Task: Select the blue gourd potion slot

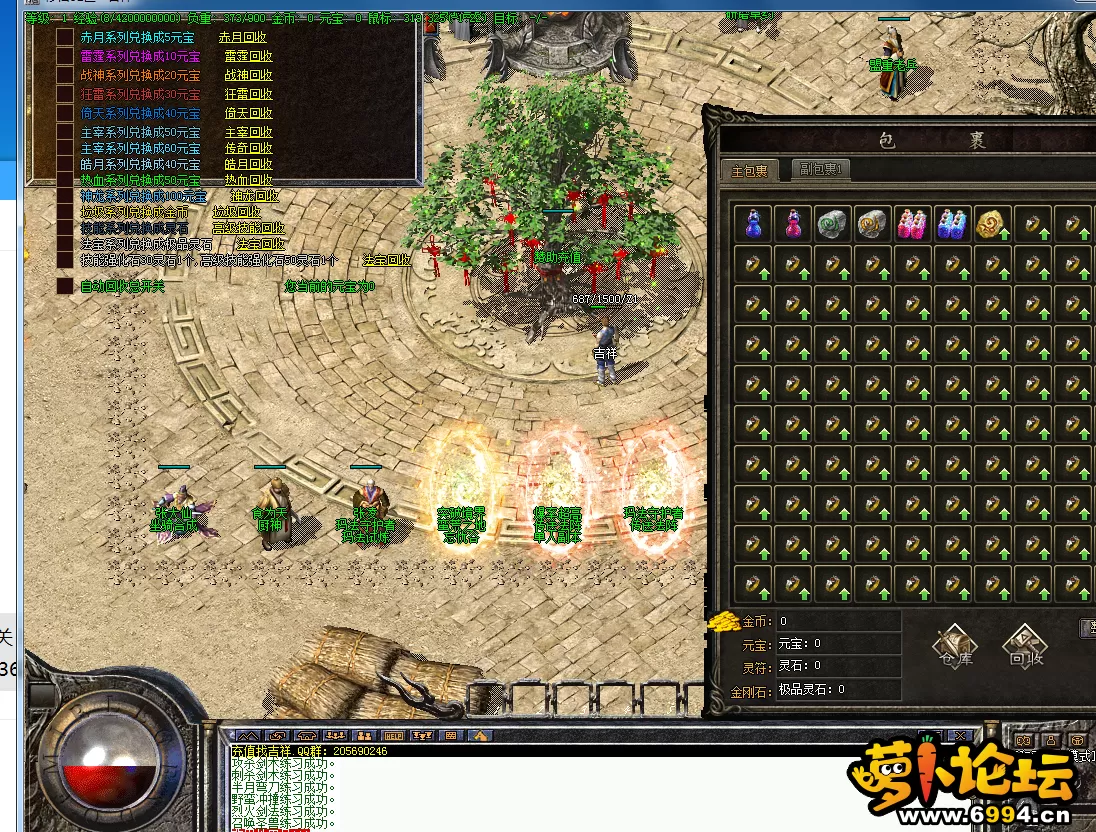Action: pyautogui.click(x=752, y=223)
